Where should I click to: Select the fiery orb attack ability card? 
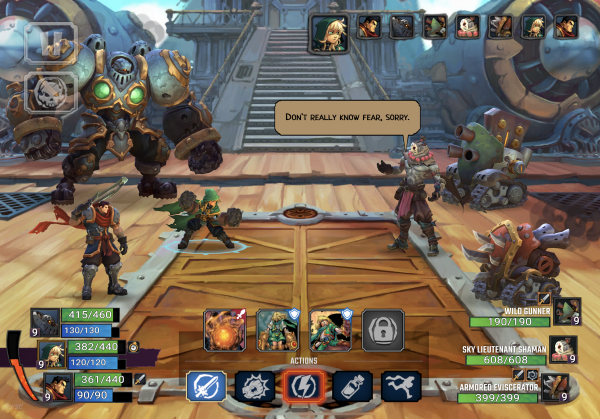click(225, 328)
